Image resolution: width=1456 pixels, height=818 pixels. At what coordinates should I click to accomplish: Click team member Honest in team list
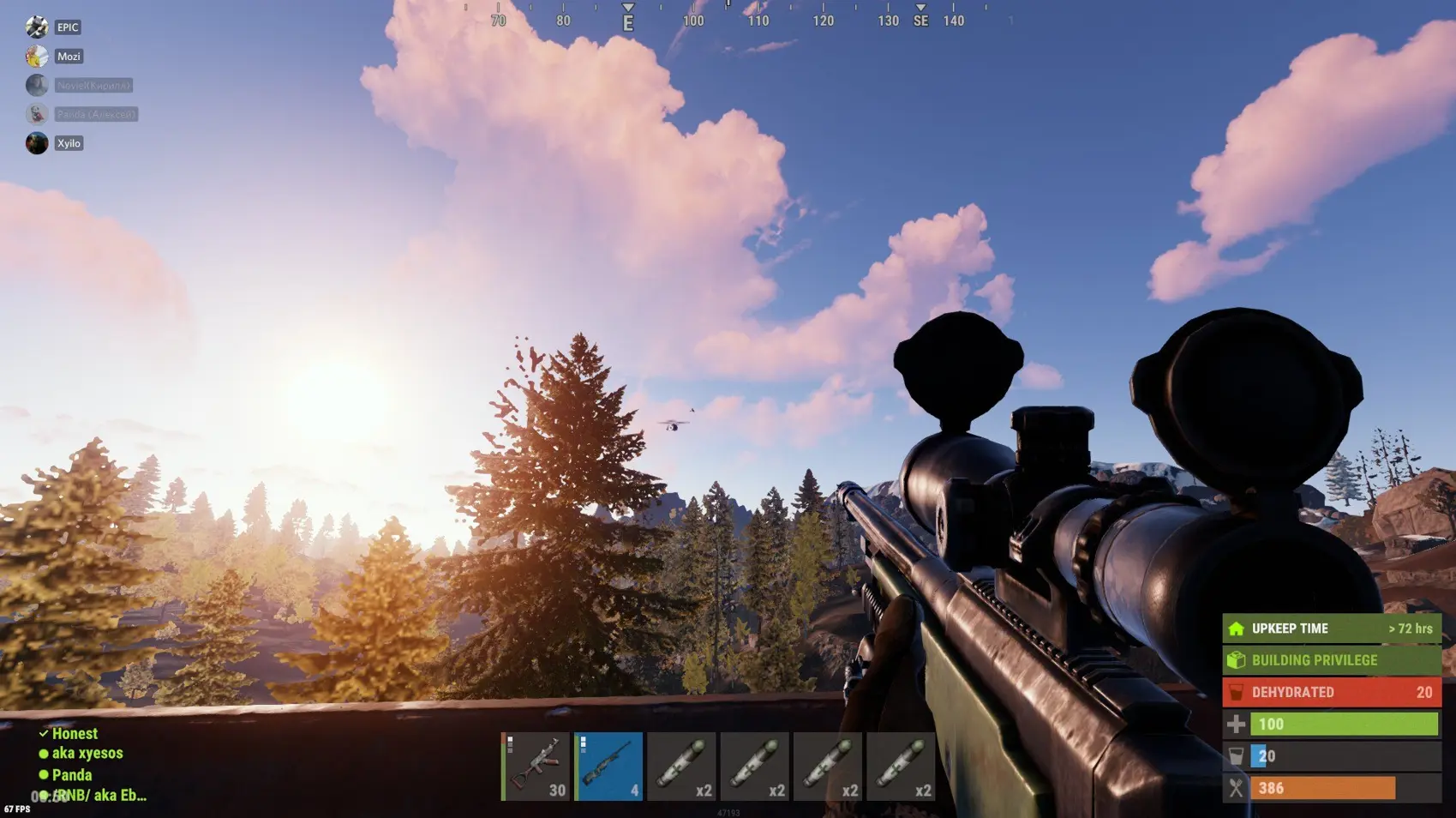(75, 733)
